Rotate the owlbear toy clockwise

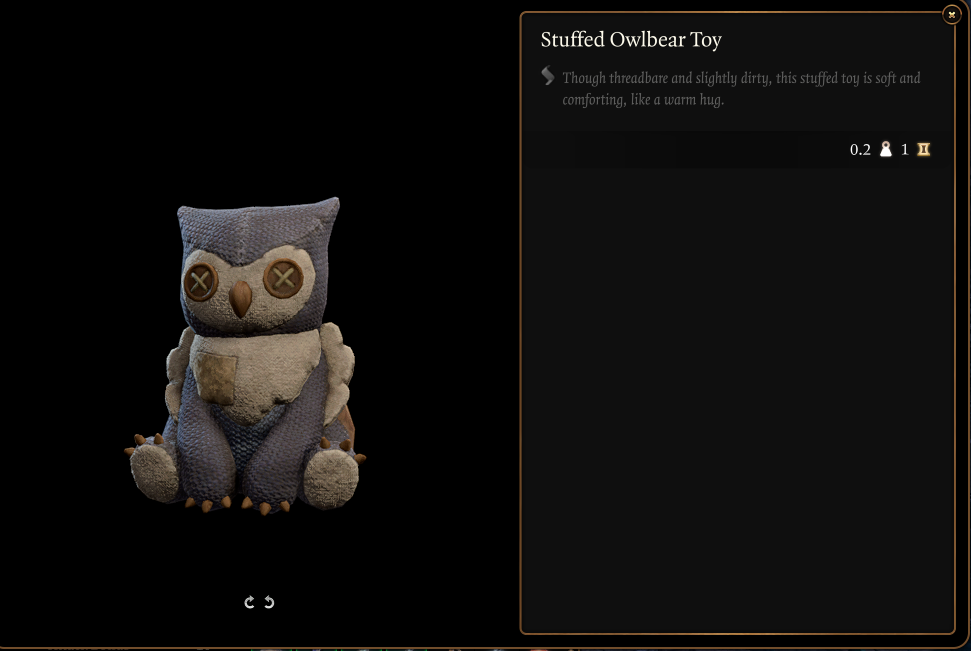(250, 602)
